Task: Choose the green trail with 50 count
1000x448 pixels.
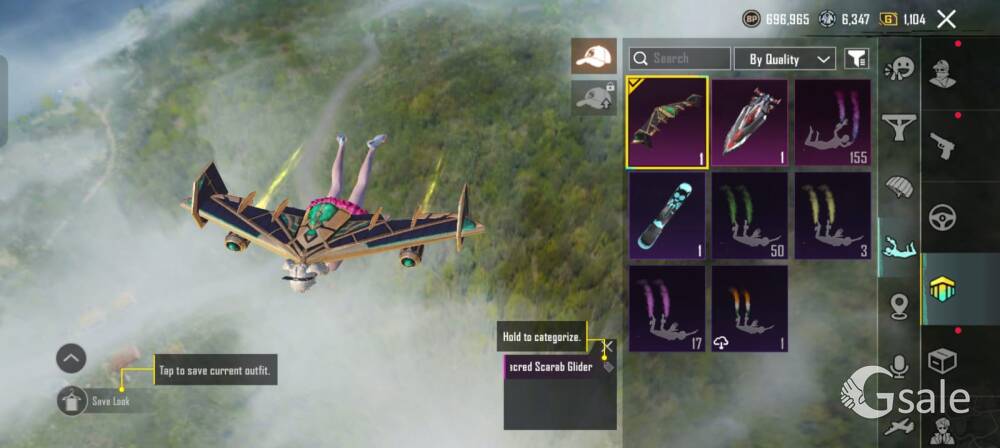Action: (750, 215)
